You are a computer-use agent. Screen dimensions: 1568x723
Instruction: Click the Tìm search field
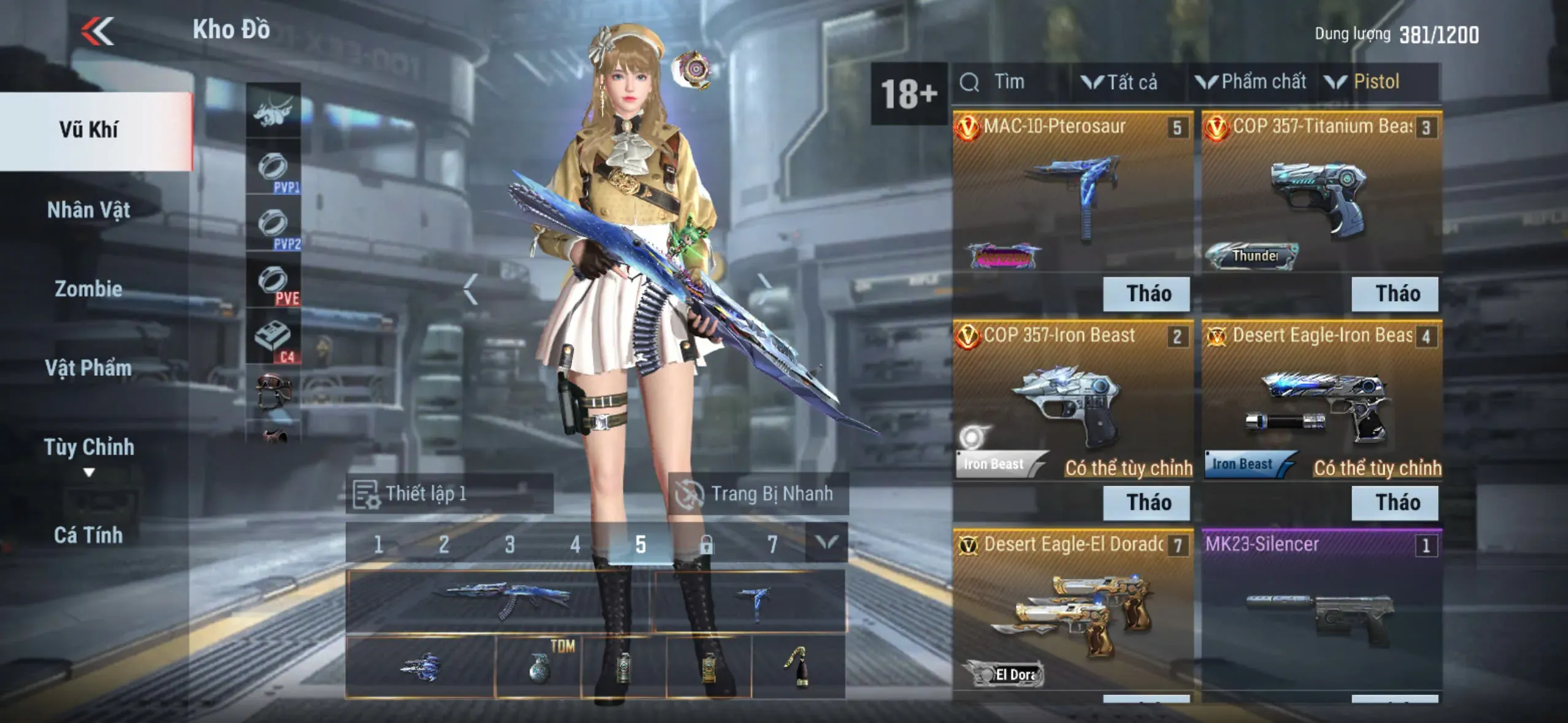click(1009, 82)
